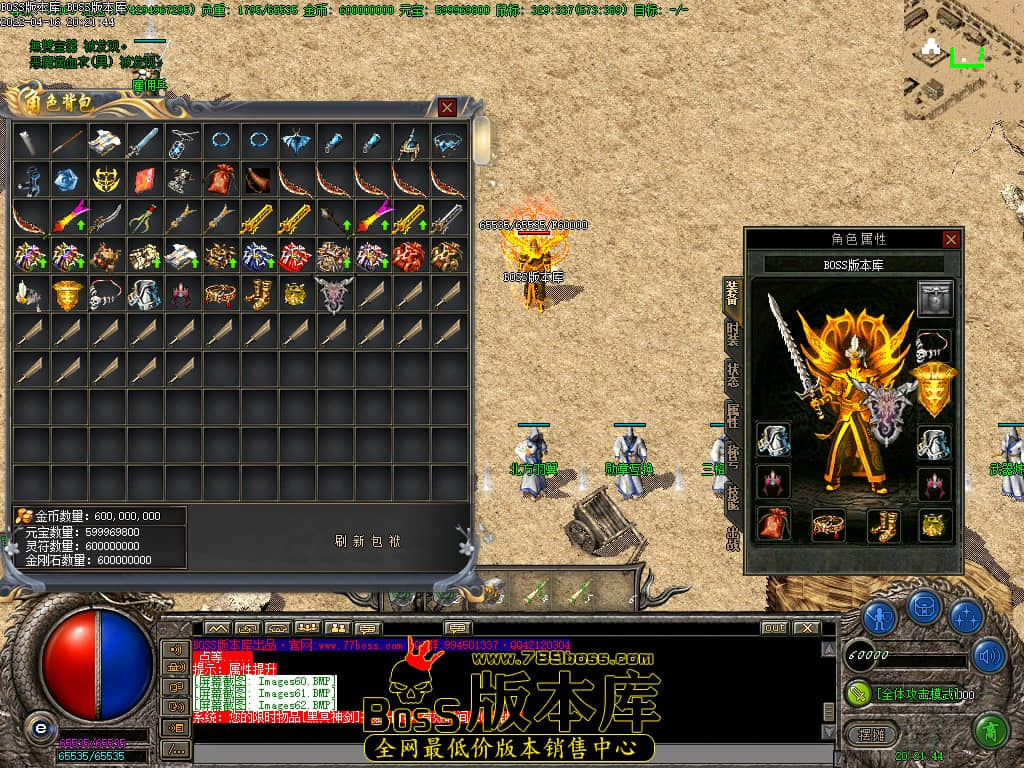The height and width of the screenshot is (768, 1024).
Task: Choose the red gift box inventory item
Action: pos(295,256)
